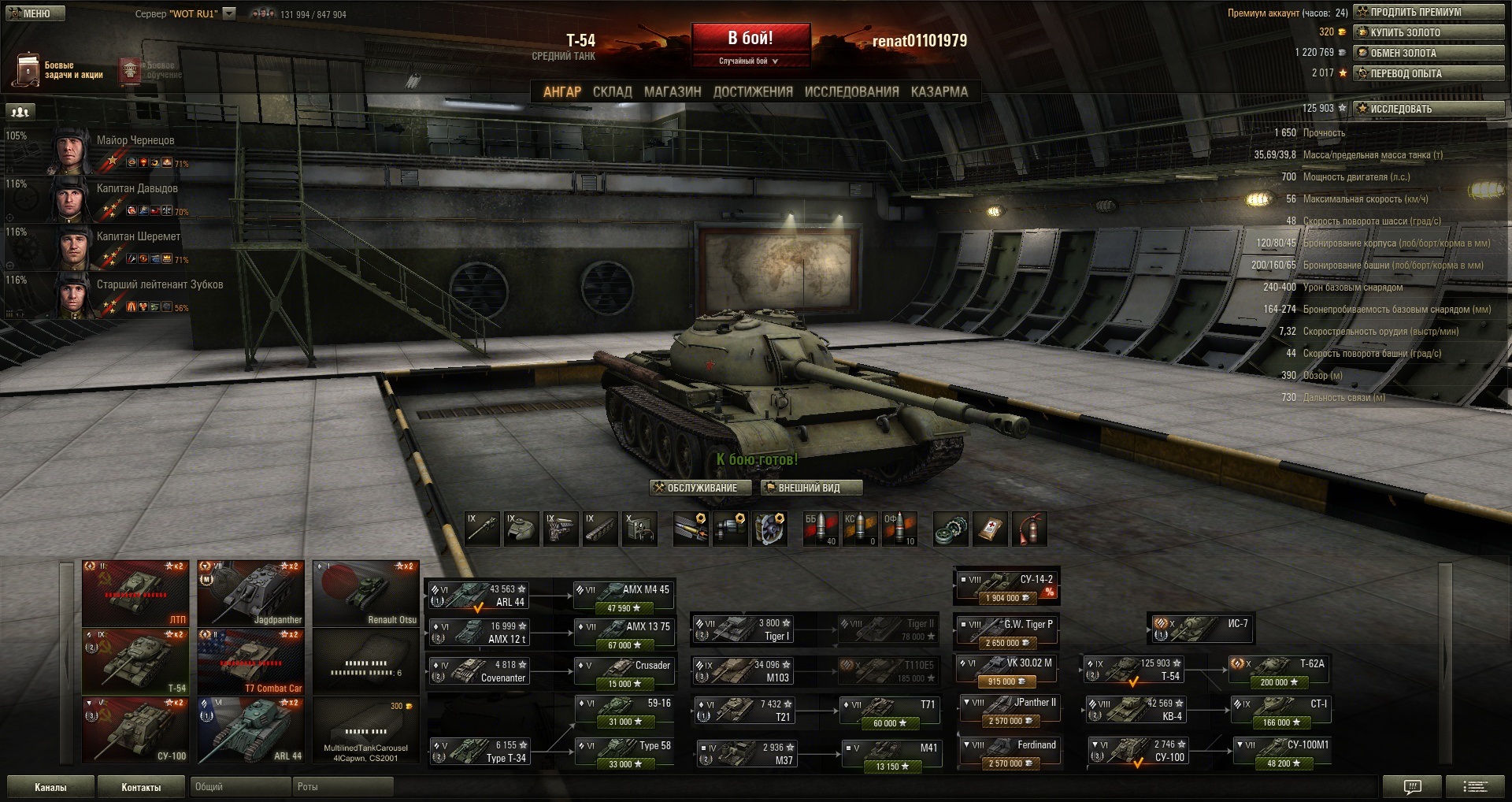
Task: Select the СУ-100 tank in carousel
Action: tap(135, 730)
